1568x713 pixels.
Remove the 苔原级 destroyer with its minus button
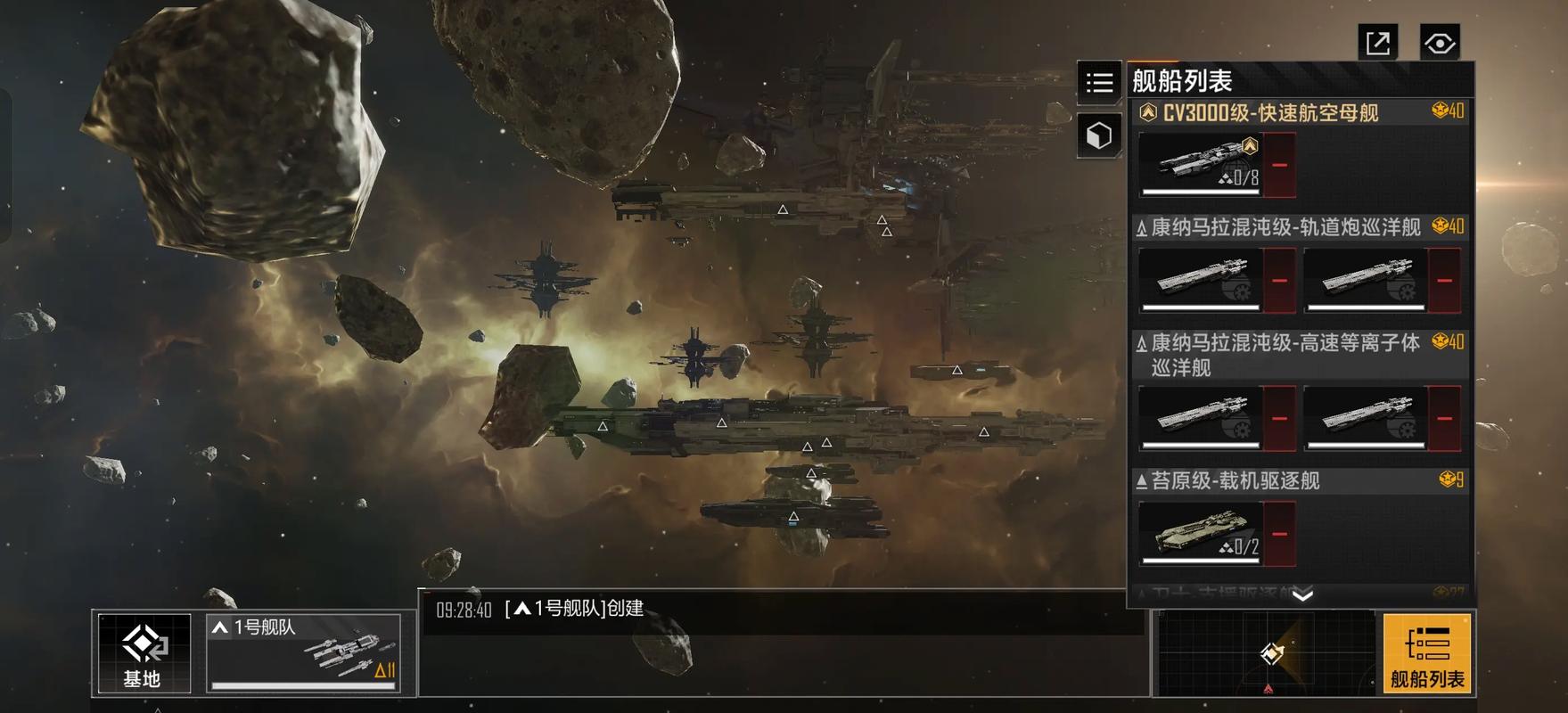coord(1279,534)
